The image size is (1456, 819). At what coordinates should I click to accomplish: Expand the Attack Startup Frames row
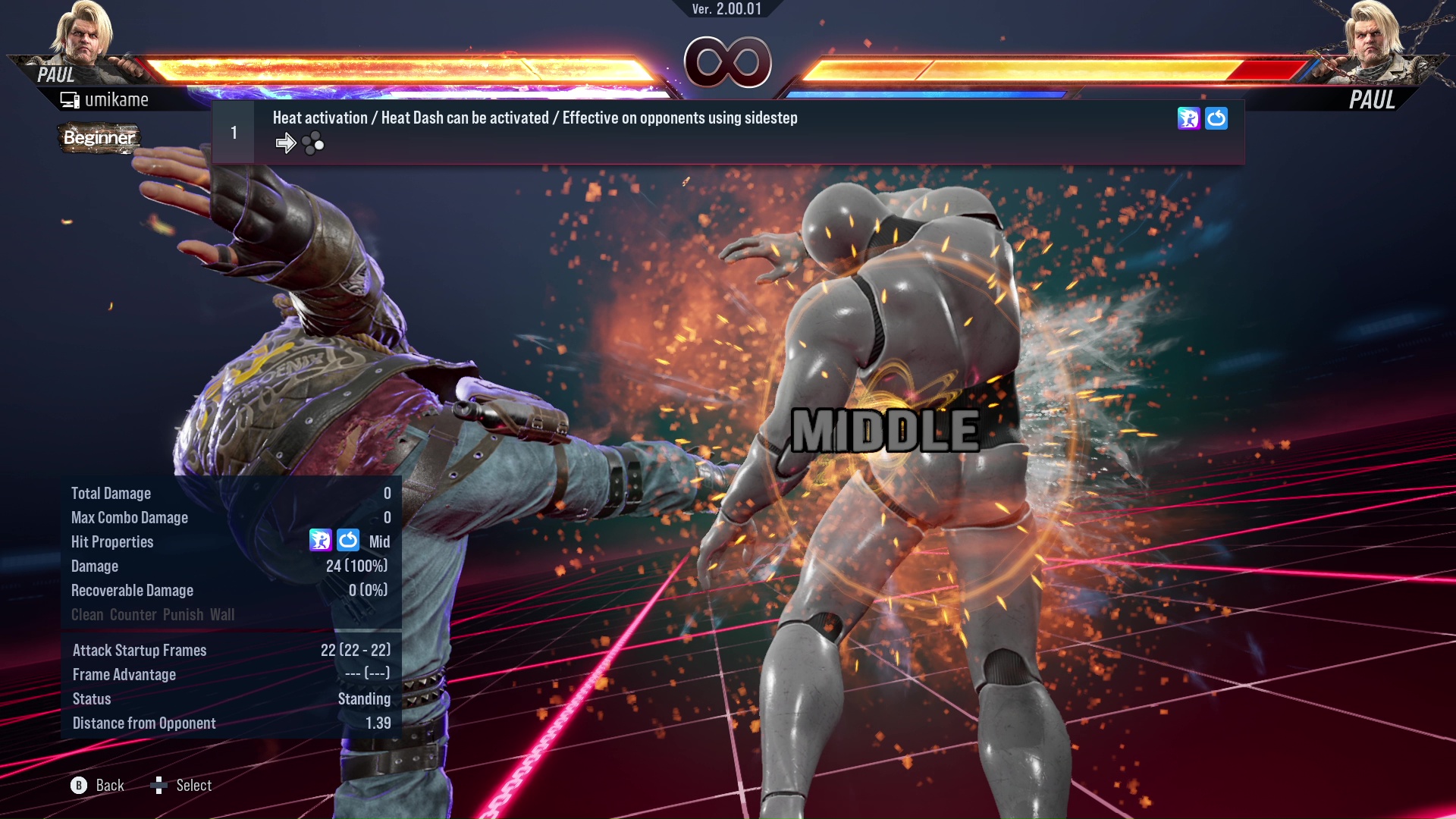pos(140,650)
